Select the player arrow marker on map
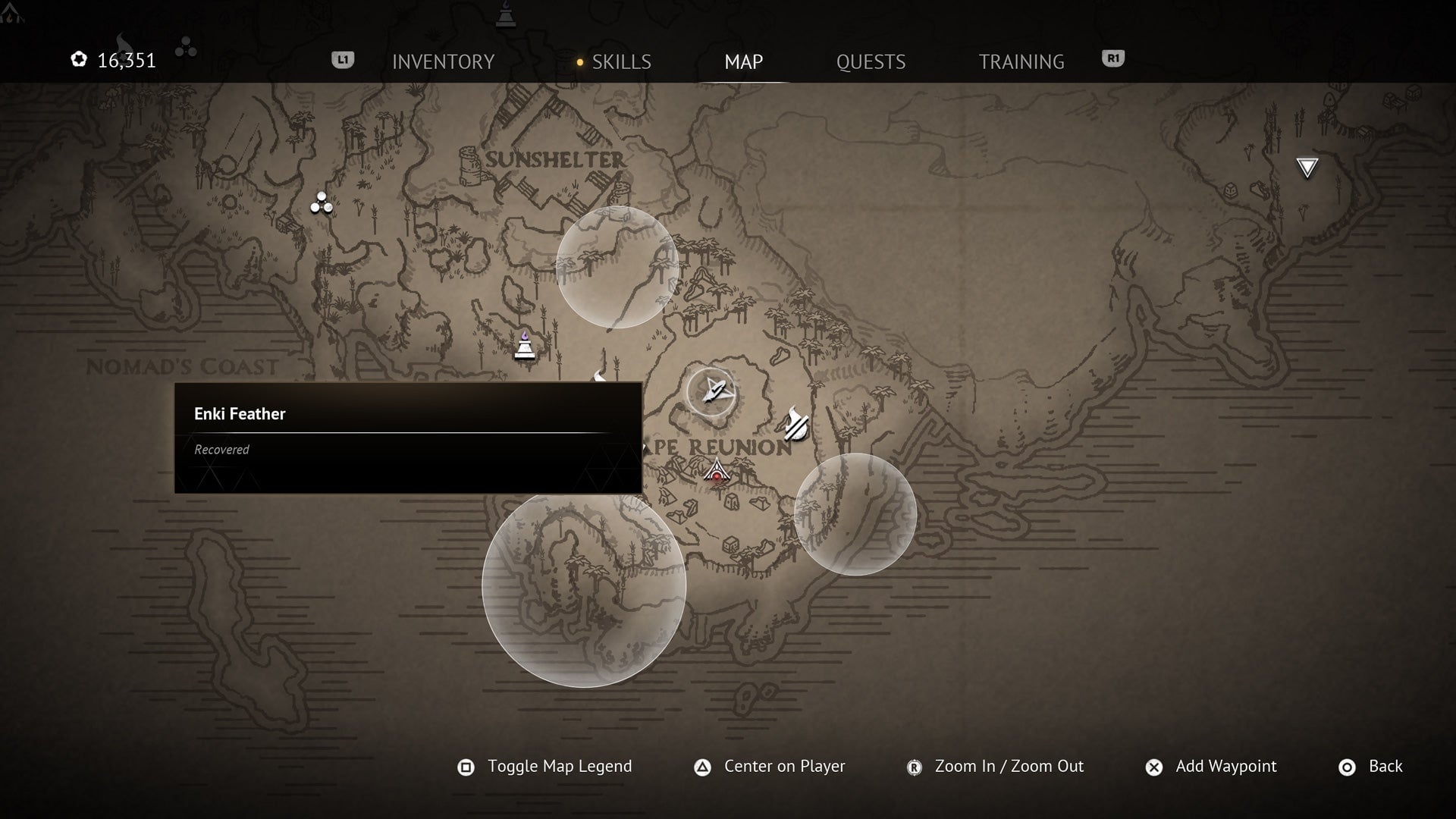The image size is (1456, 819). pyautogui.click(x=711, y=391)
